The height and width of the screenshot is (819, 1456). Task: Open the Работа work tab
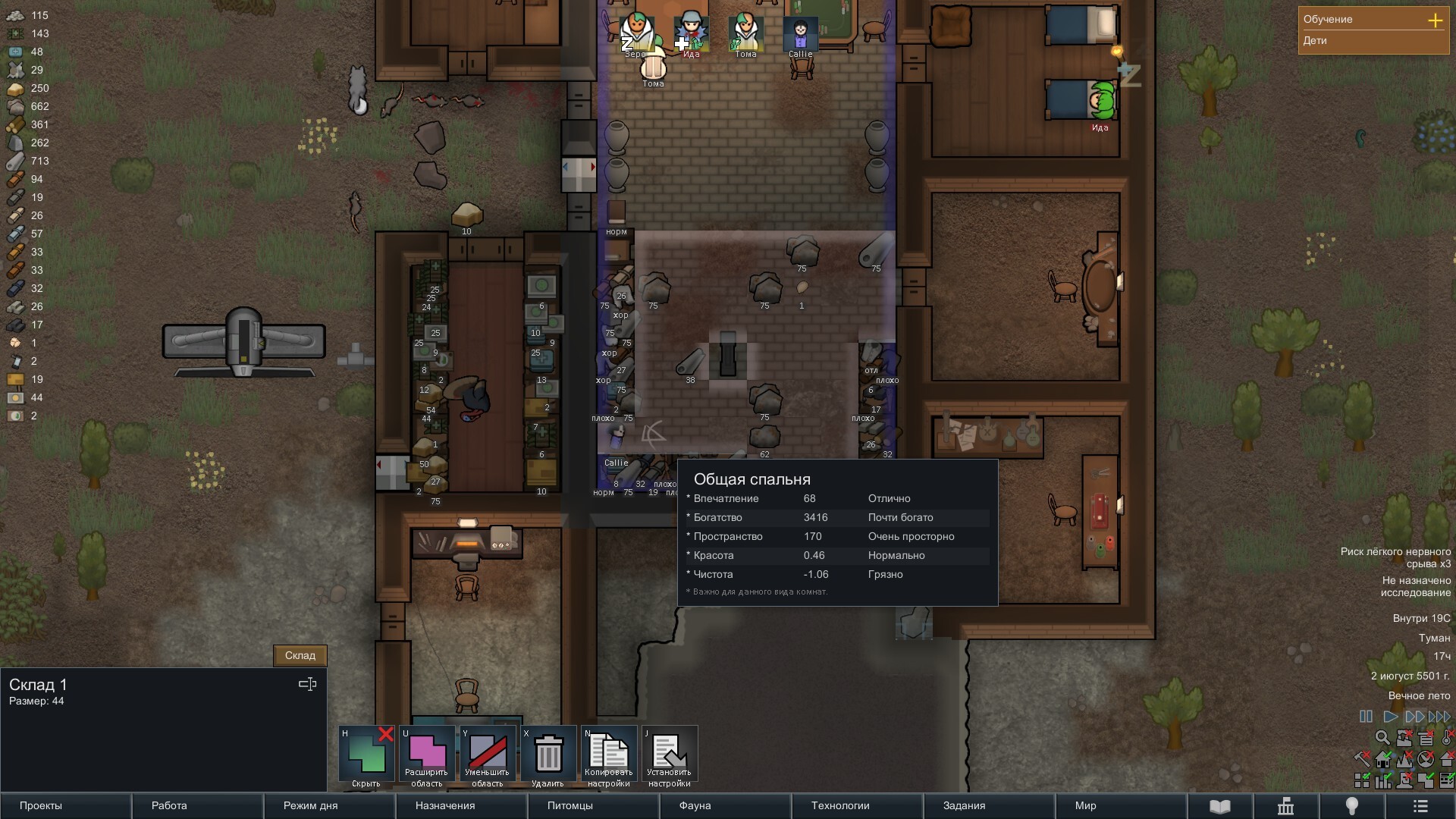coord(197,805)
